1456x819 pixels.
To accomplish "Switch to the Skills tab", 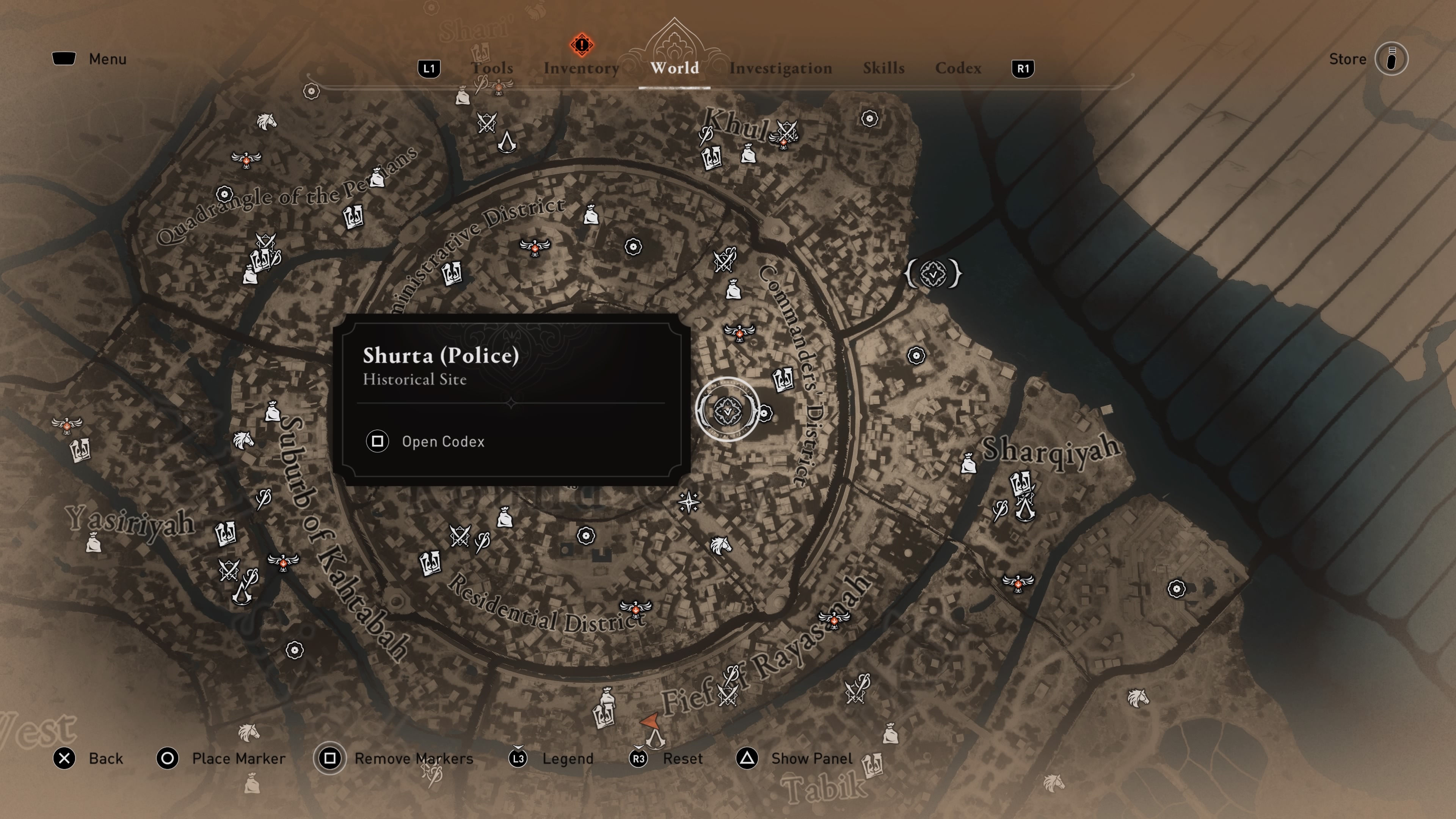I will 883,68.
